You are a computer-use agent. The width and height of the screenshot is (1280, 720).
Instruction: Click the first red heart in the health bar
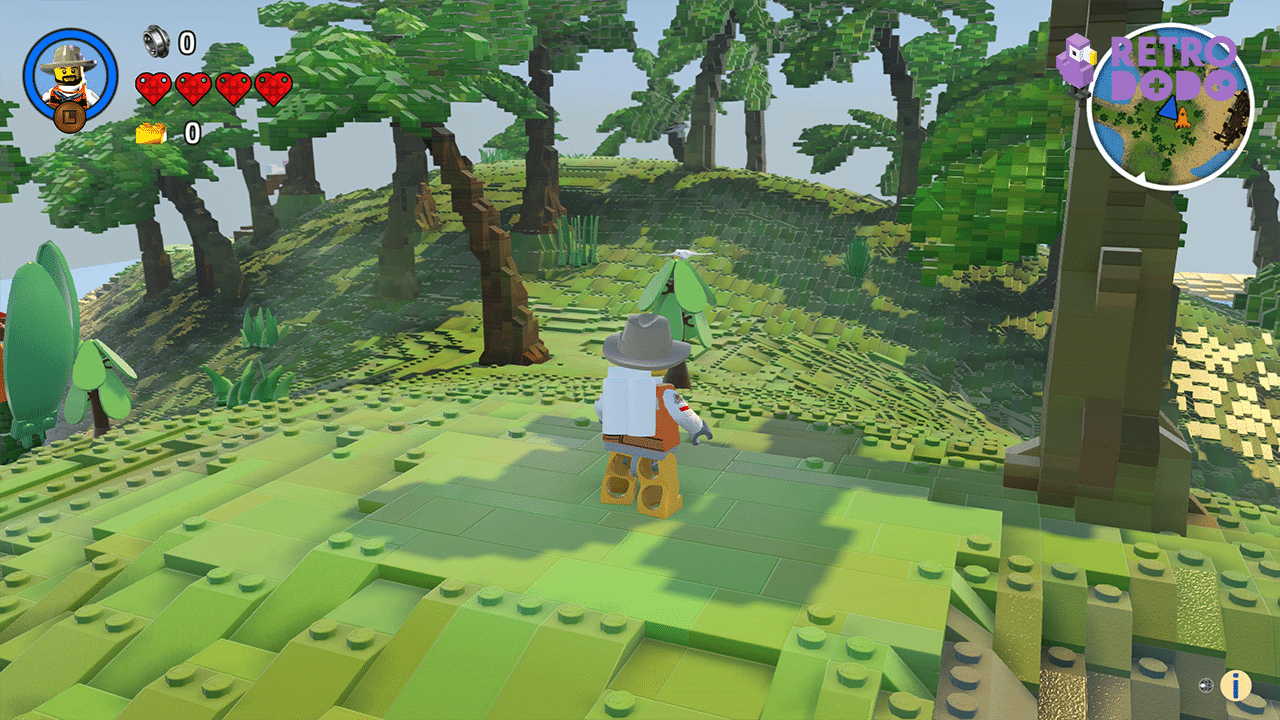[153, 88]
